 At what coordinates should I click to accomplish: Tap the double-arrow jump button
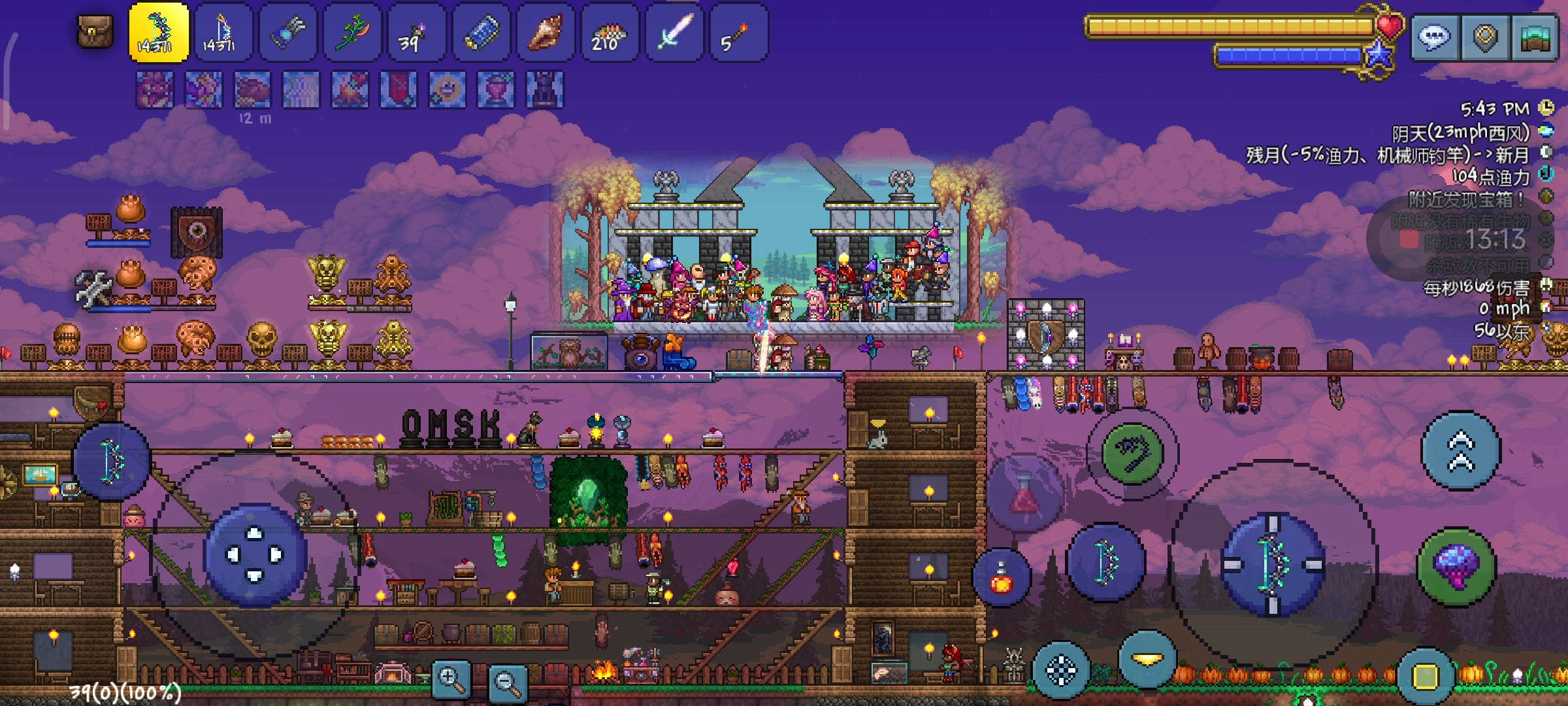click(1461, 450)
